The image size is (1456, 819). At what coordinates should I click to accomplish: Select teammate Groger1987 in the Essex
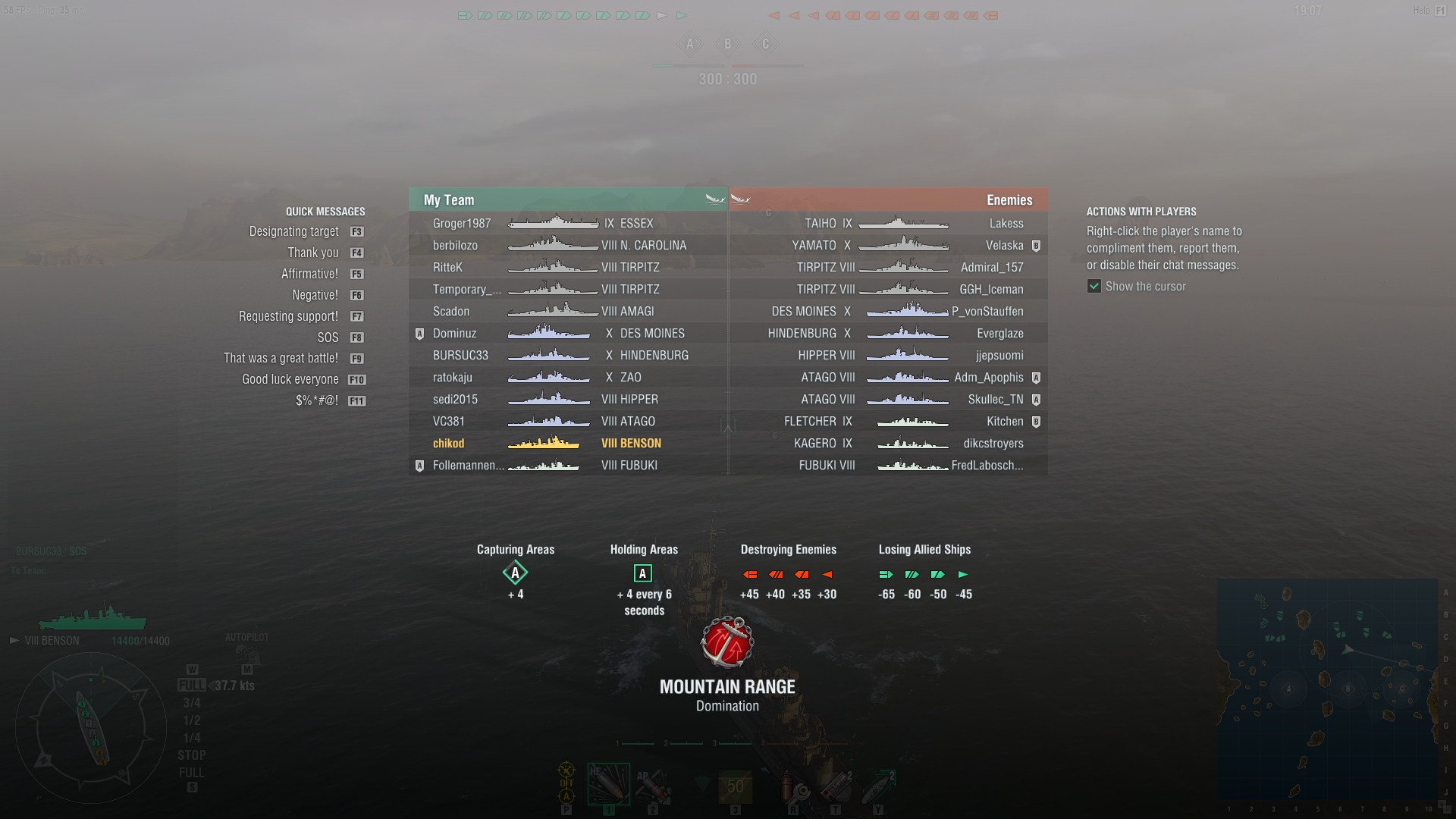pyautogui.click(x=462, y=224)
